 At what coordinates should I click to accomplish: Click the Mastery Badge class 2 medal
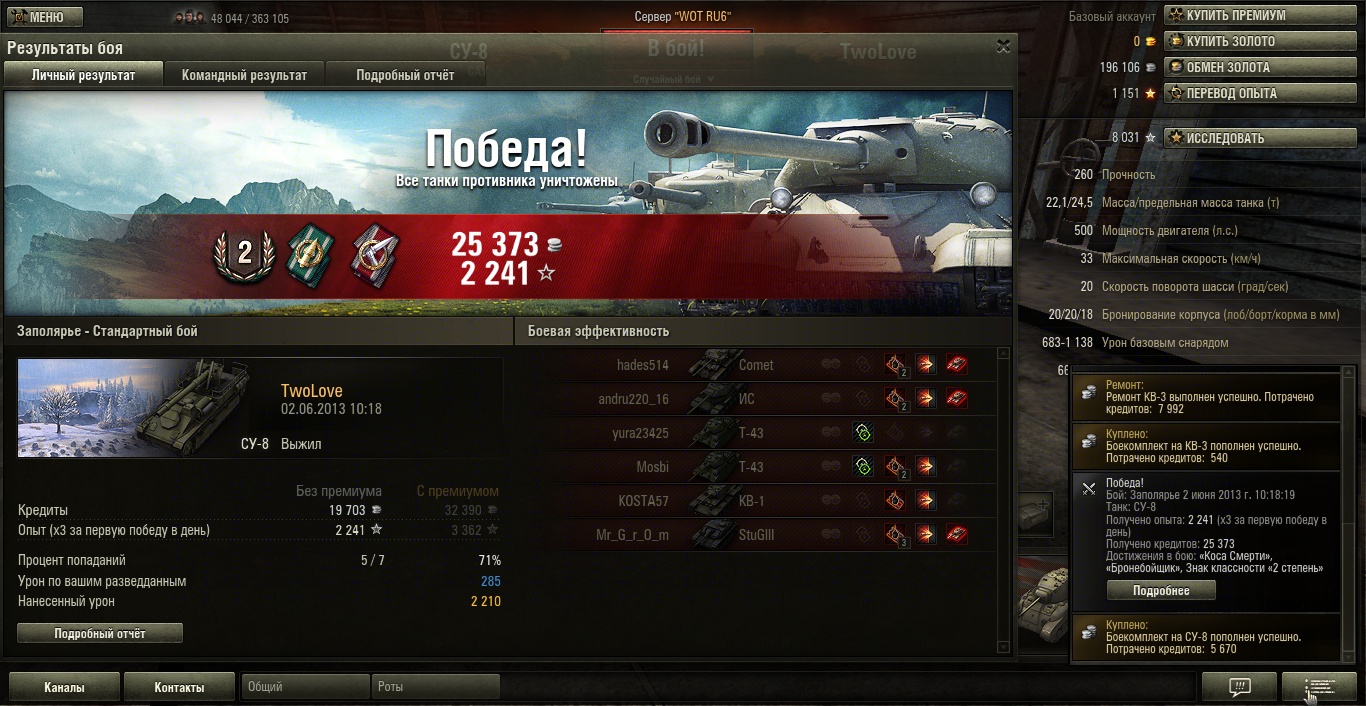pos(244,254)
